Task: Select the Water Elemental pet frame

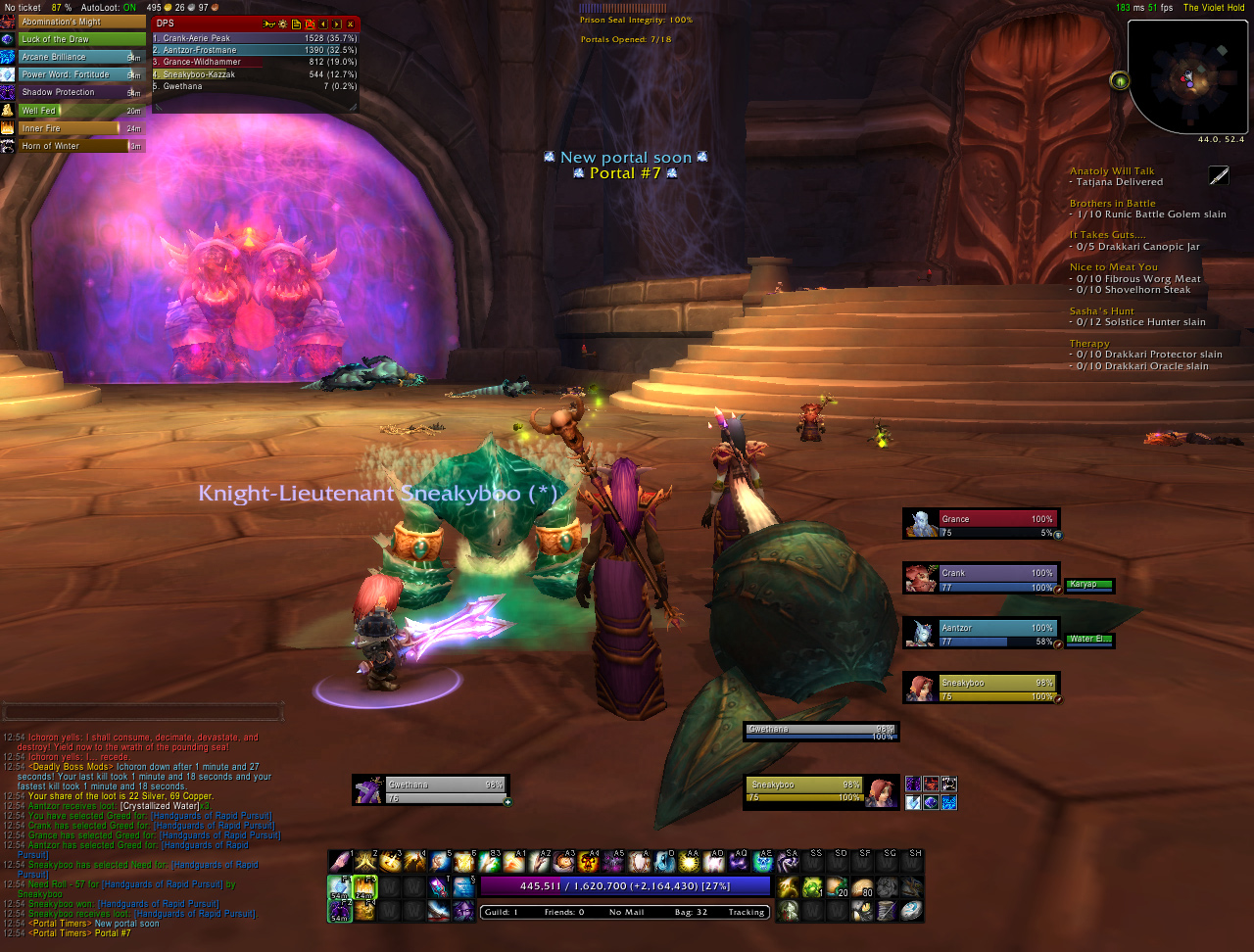Action: coord(1089,641)
